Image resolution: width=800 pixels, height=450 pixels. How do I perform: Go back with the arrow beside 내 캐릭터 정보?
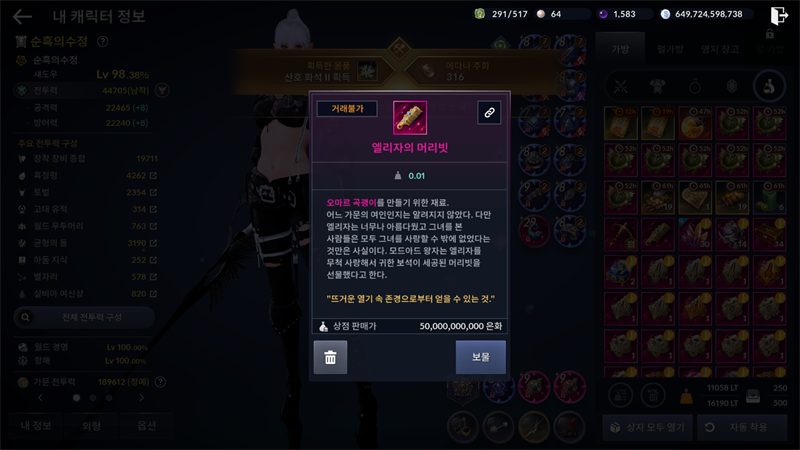(22, 16)
